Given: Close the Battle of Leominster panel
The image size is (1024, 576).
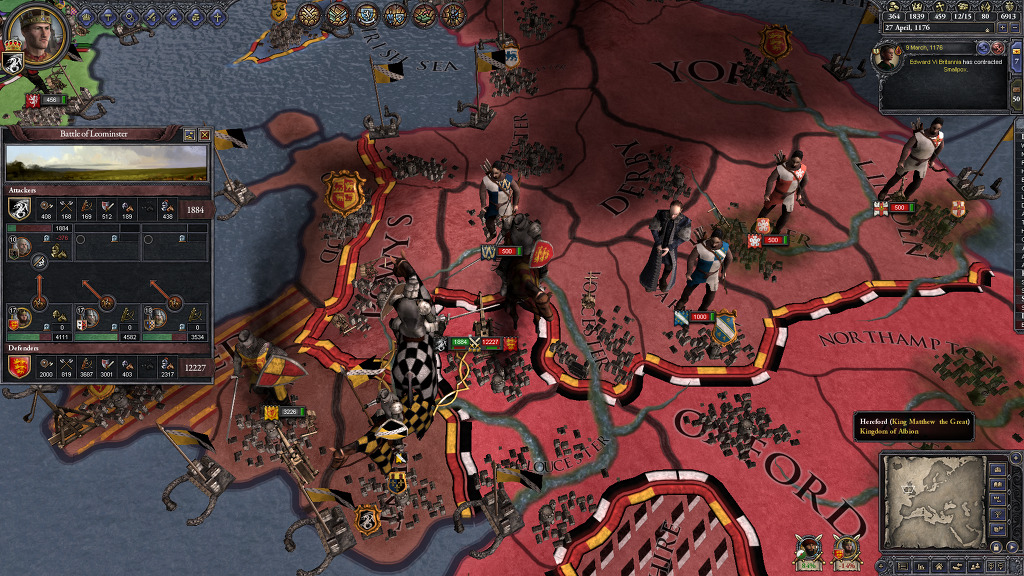Looking at the screenshot, I should [204, 134].
